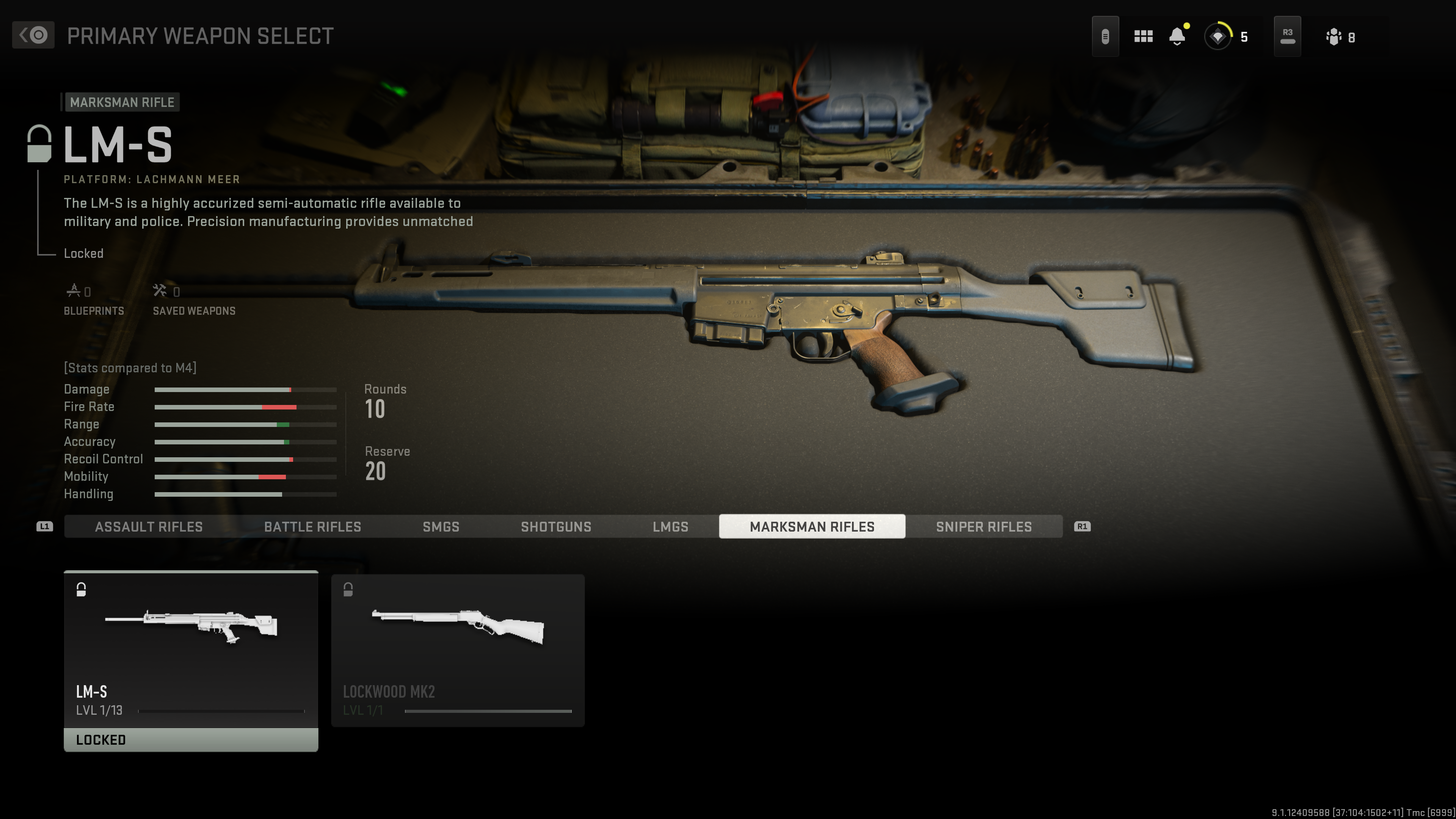The width and height of the screenshot is (1456, 819).
Task: Choose the Lockwood MK2 weapon tile
Action: coord(458,650)
